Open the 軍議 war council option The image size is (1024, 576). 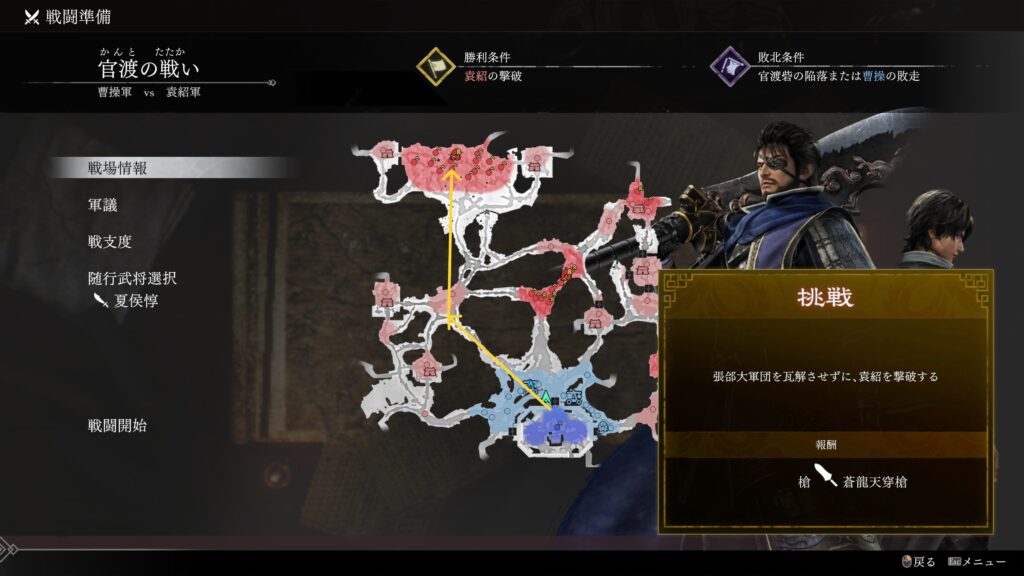click(103, 205)
